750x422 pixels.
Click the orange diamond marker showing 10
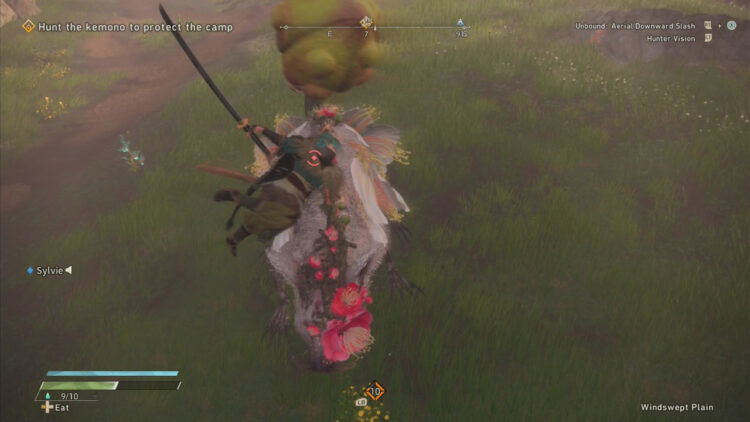point(375,391)
